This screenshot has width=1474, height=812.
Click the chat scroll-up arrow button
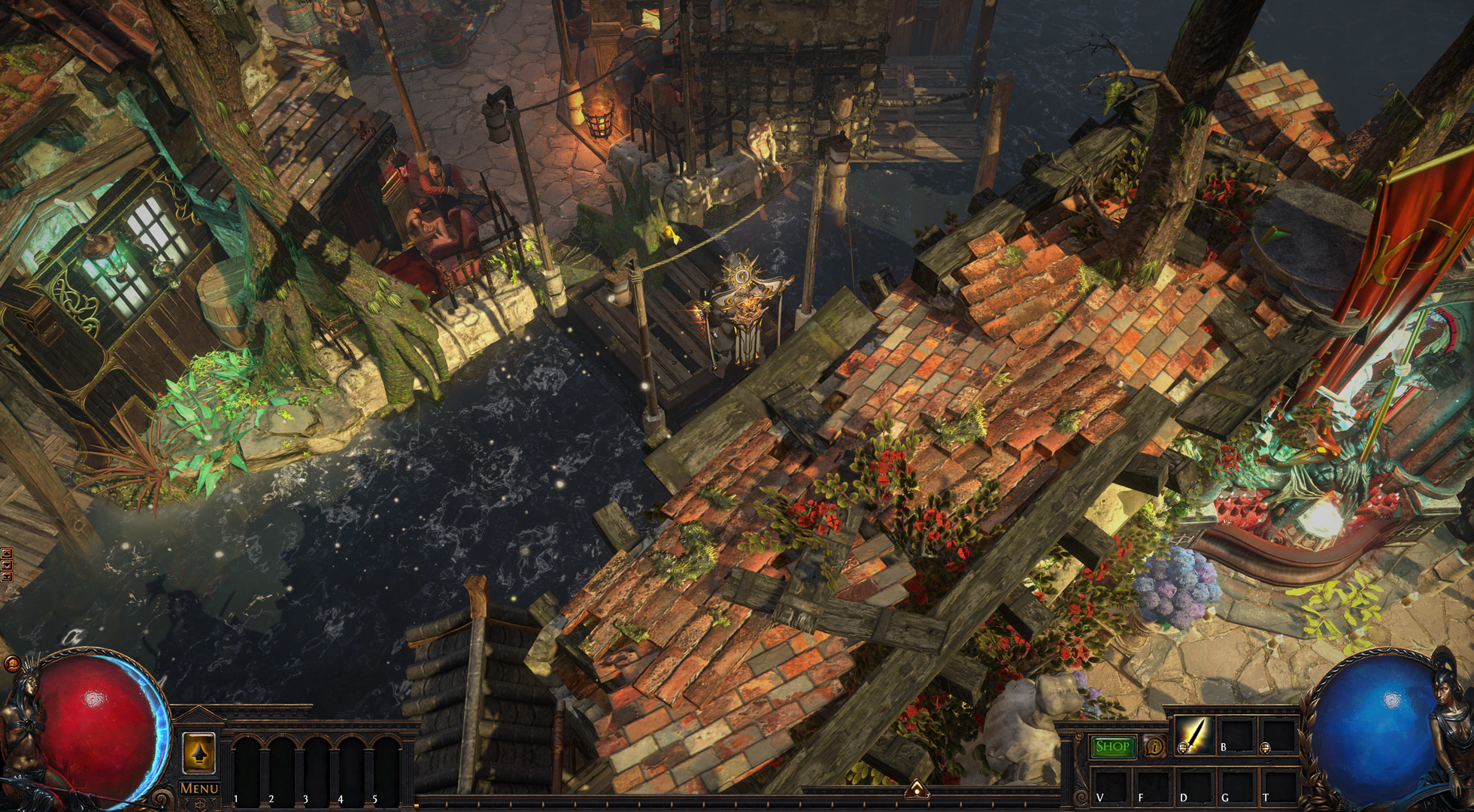point(7,554)
